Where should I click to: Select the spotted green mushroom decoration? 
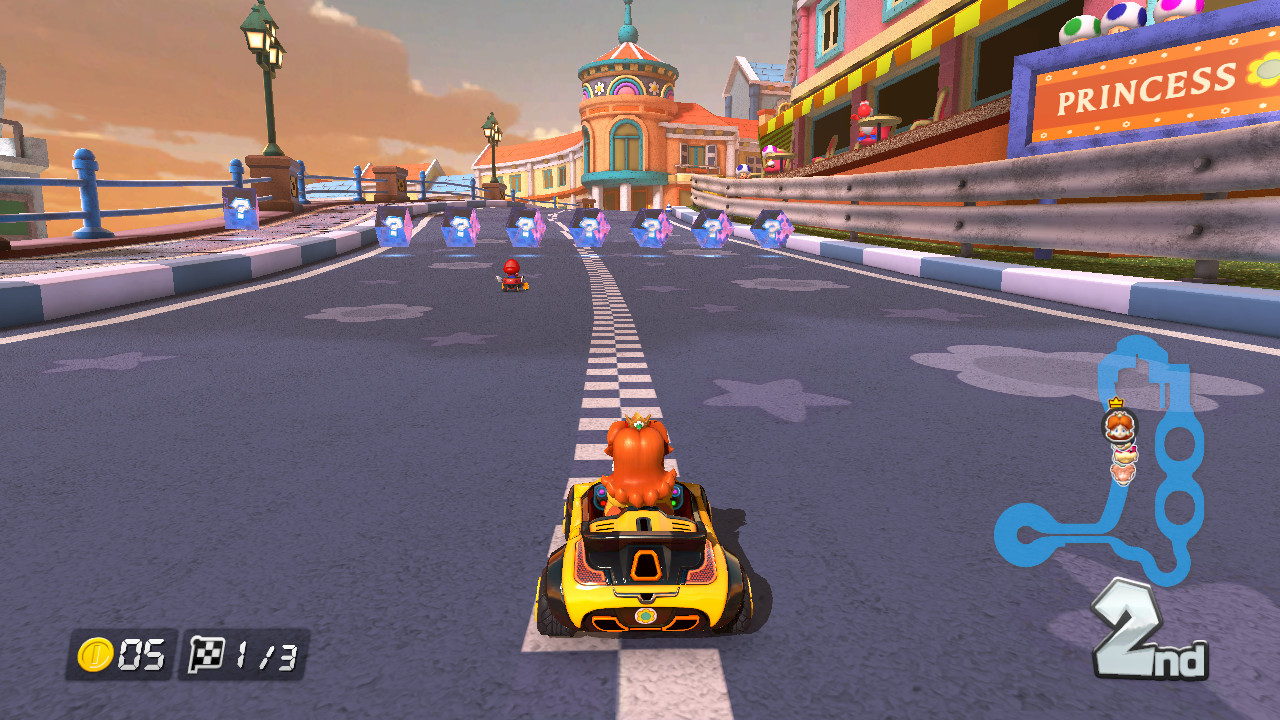(x=1078, y=27)
